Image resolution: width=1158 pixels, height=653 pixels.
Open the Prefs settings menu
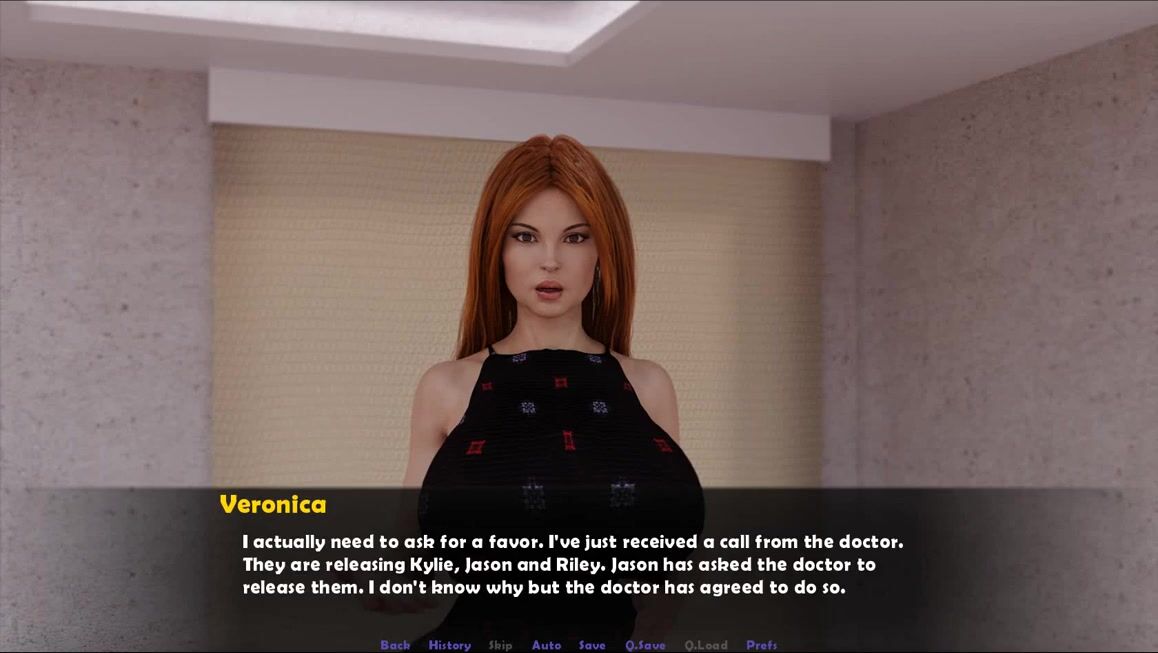(x=761, y=645)
